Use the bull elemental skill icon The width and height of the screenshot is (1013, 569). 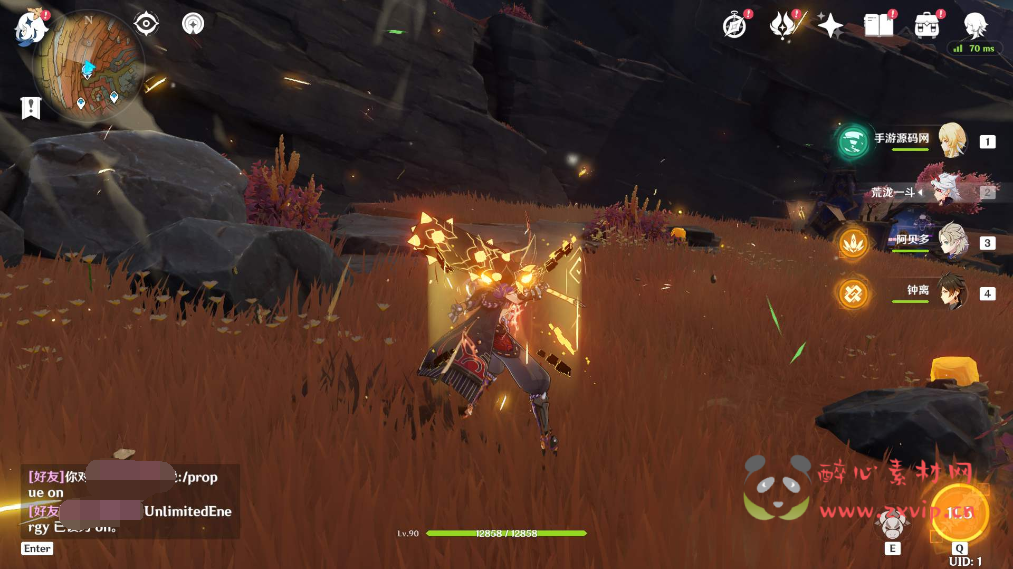(891, 524)
